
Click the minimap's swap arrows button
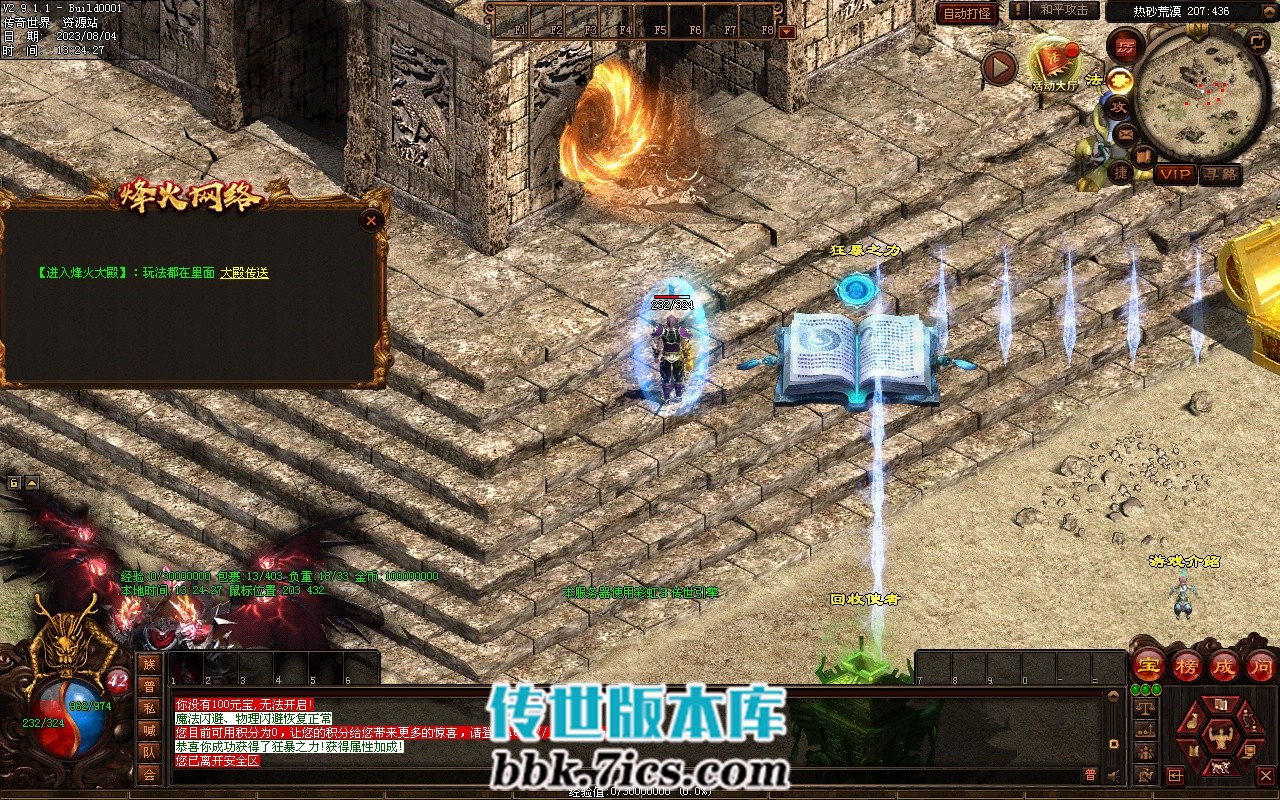[x=1257, y=42]
